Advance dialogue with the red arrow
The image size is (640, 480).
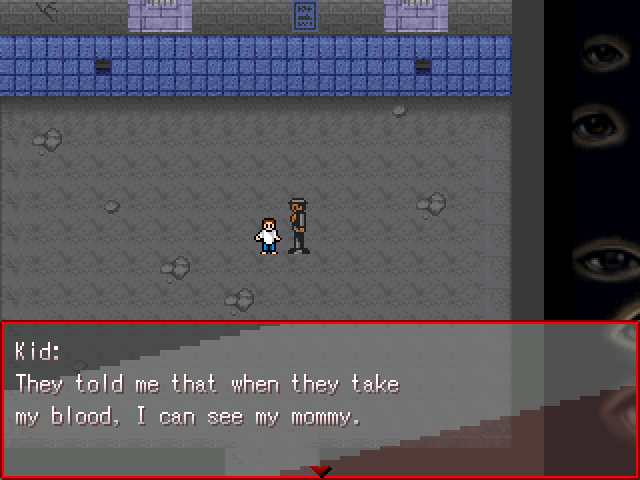(x=320, y=470)
